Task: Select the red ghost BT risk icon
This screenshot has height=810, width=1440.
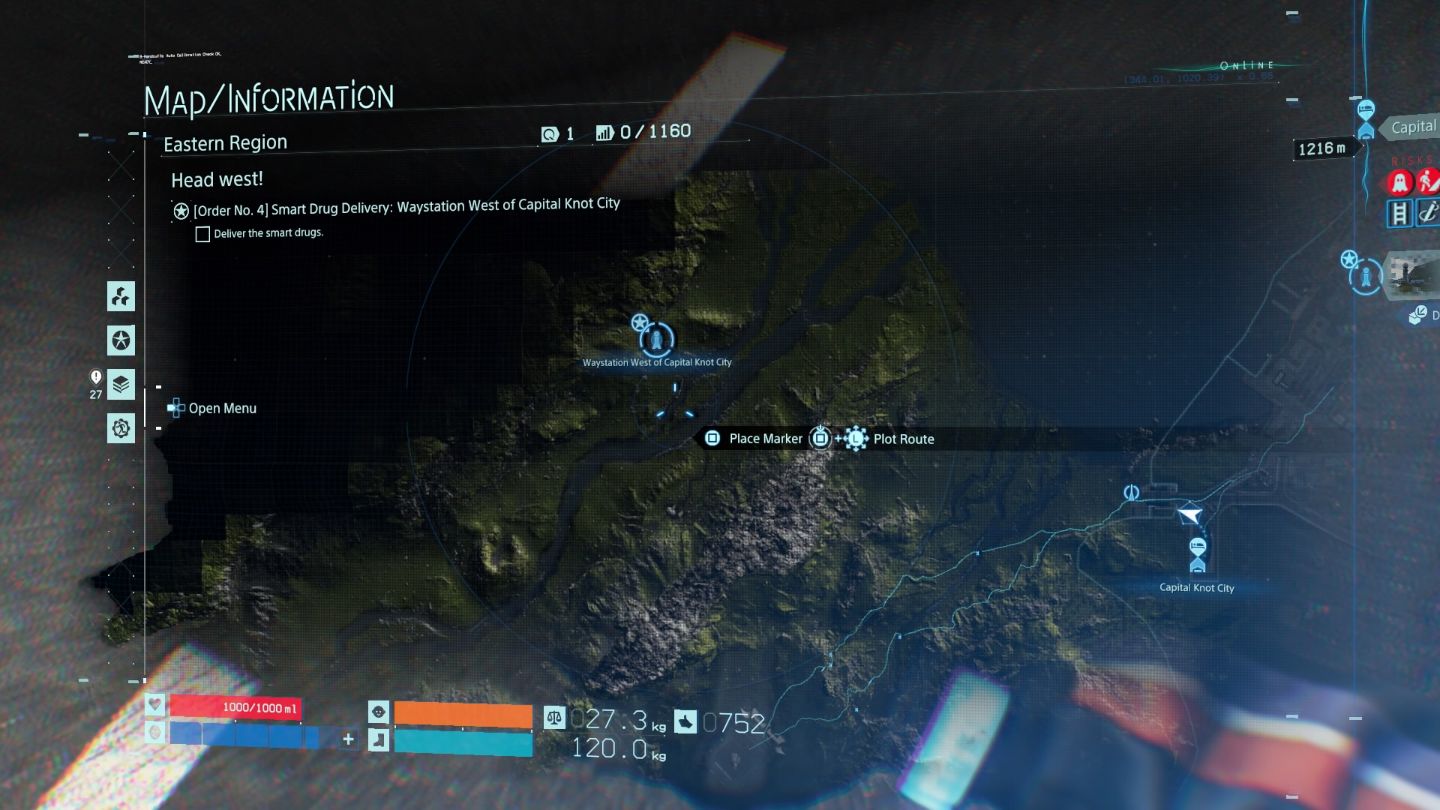Action: (1399, 183)
